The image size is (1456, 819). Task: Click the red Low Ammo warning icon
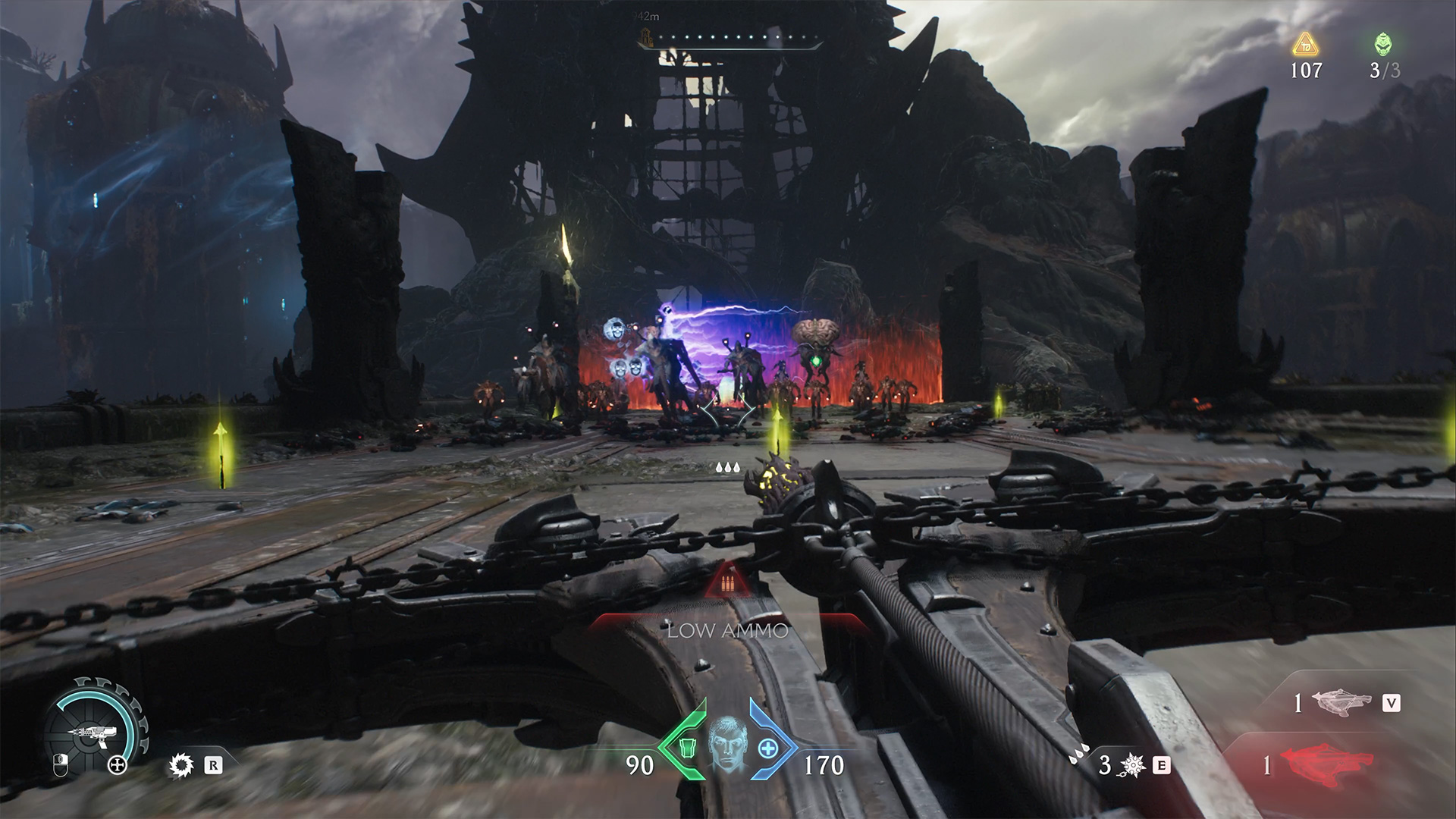pos(727,584)
